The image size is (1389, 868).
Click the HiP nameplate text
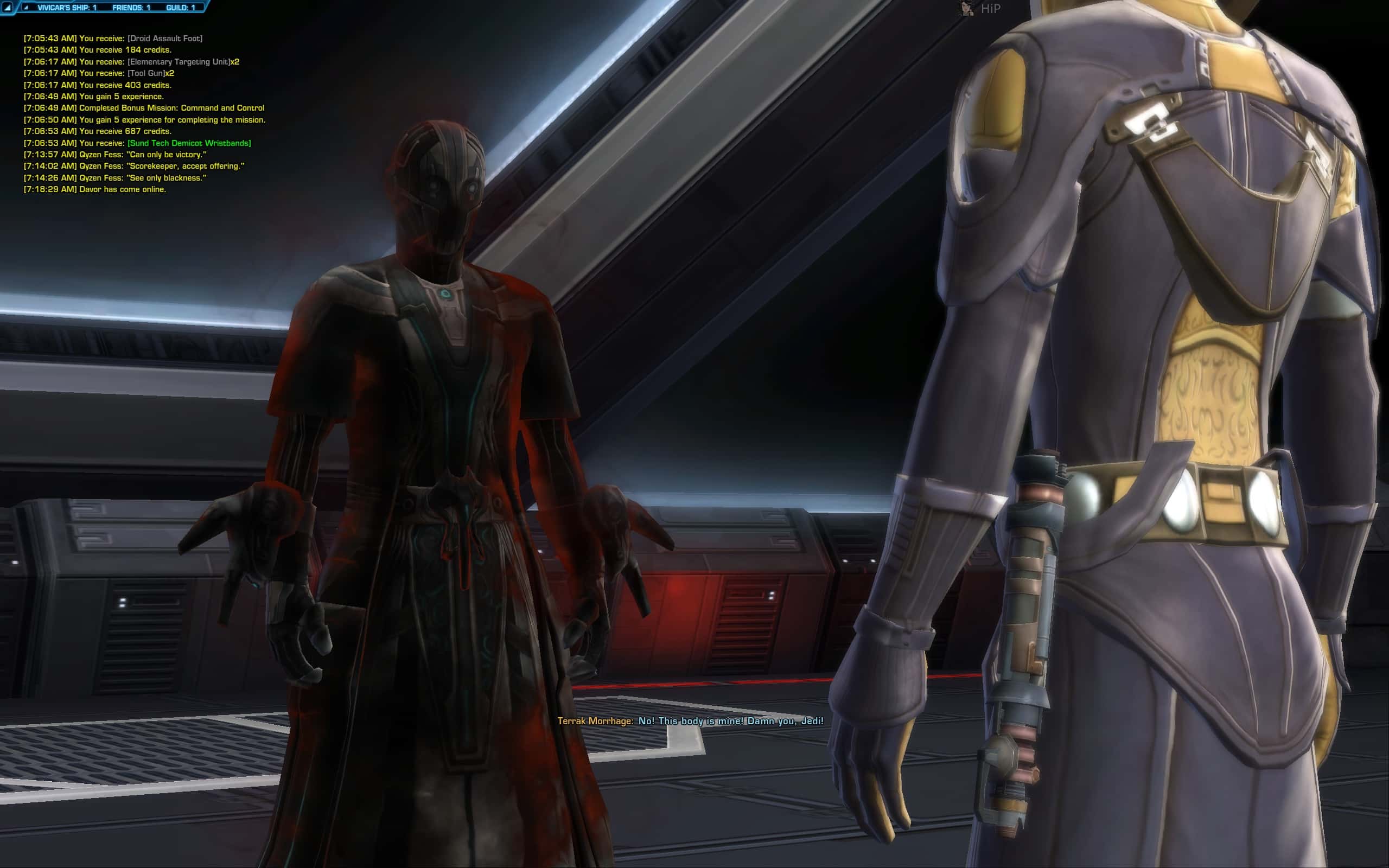tap(991, 8)
